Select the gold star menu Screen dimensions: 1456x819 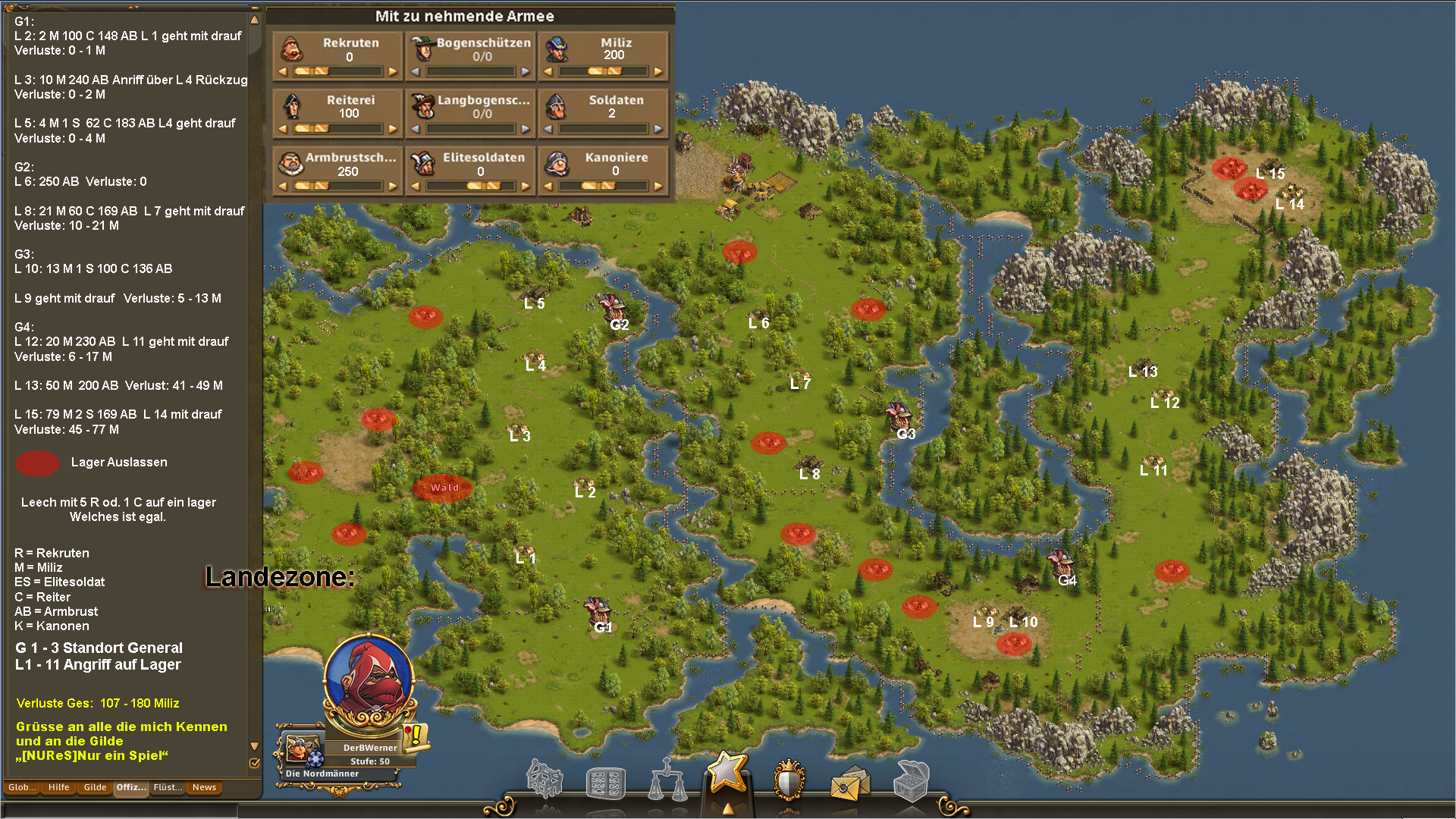point(727,773)
